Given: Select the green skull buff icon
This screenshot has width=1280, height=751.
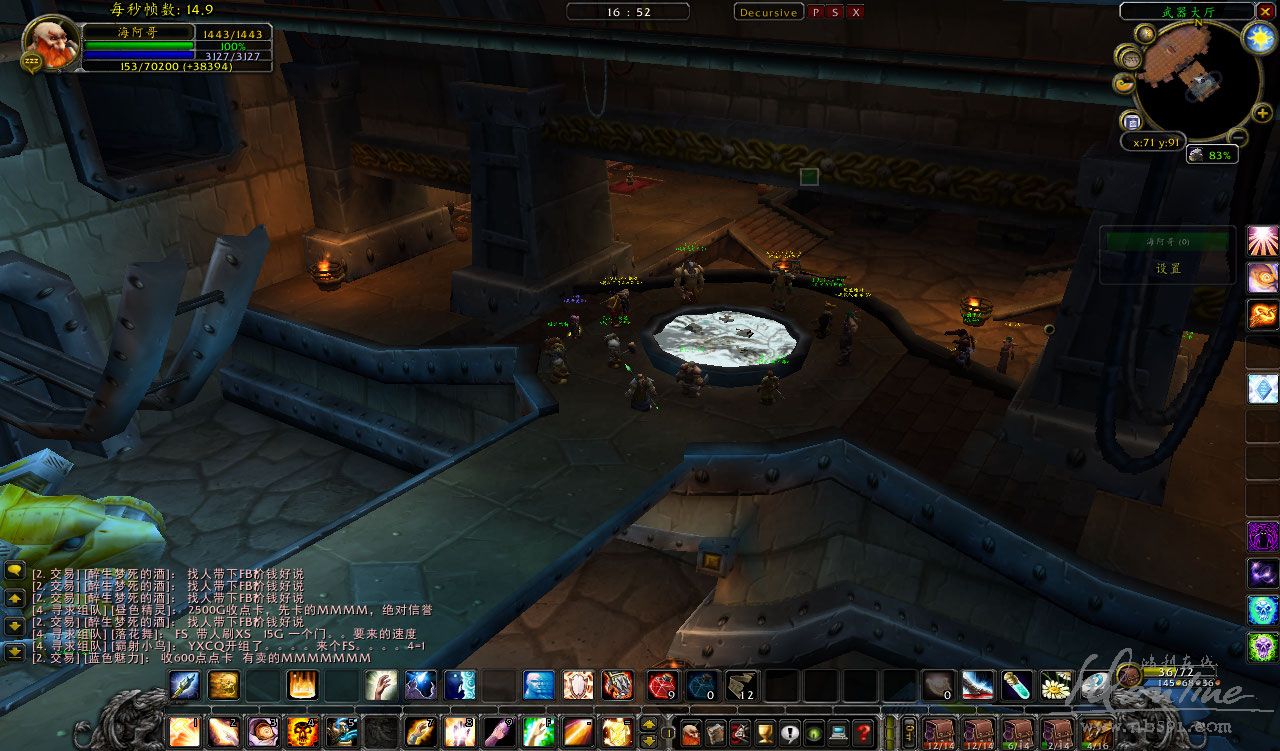Looking at the screenshot, I should point(1262,646).
